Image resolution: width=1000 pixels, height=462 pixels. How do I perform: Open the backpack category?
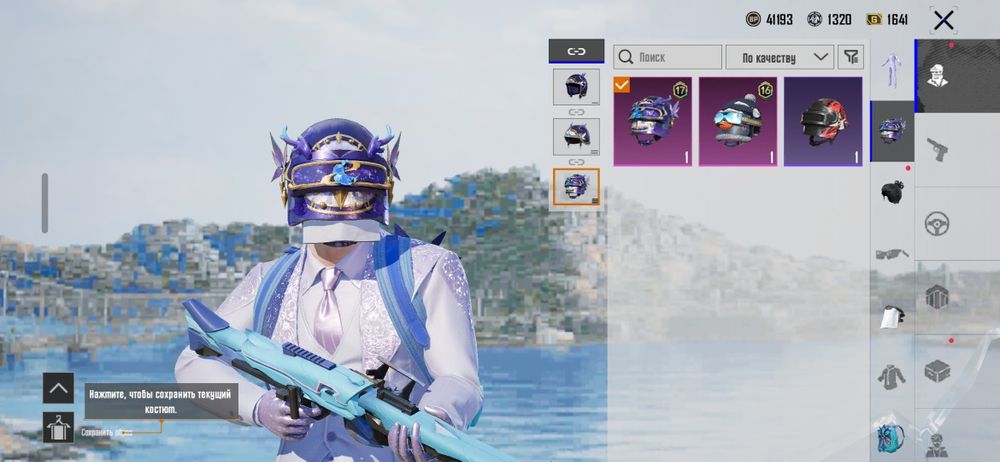(x=892, y=437)
